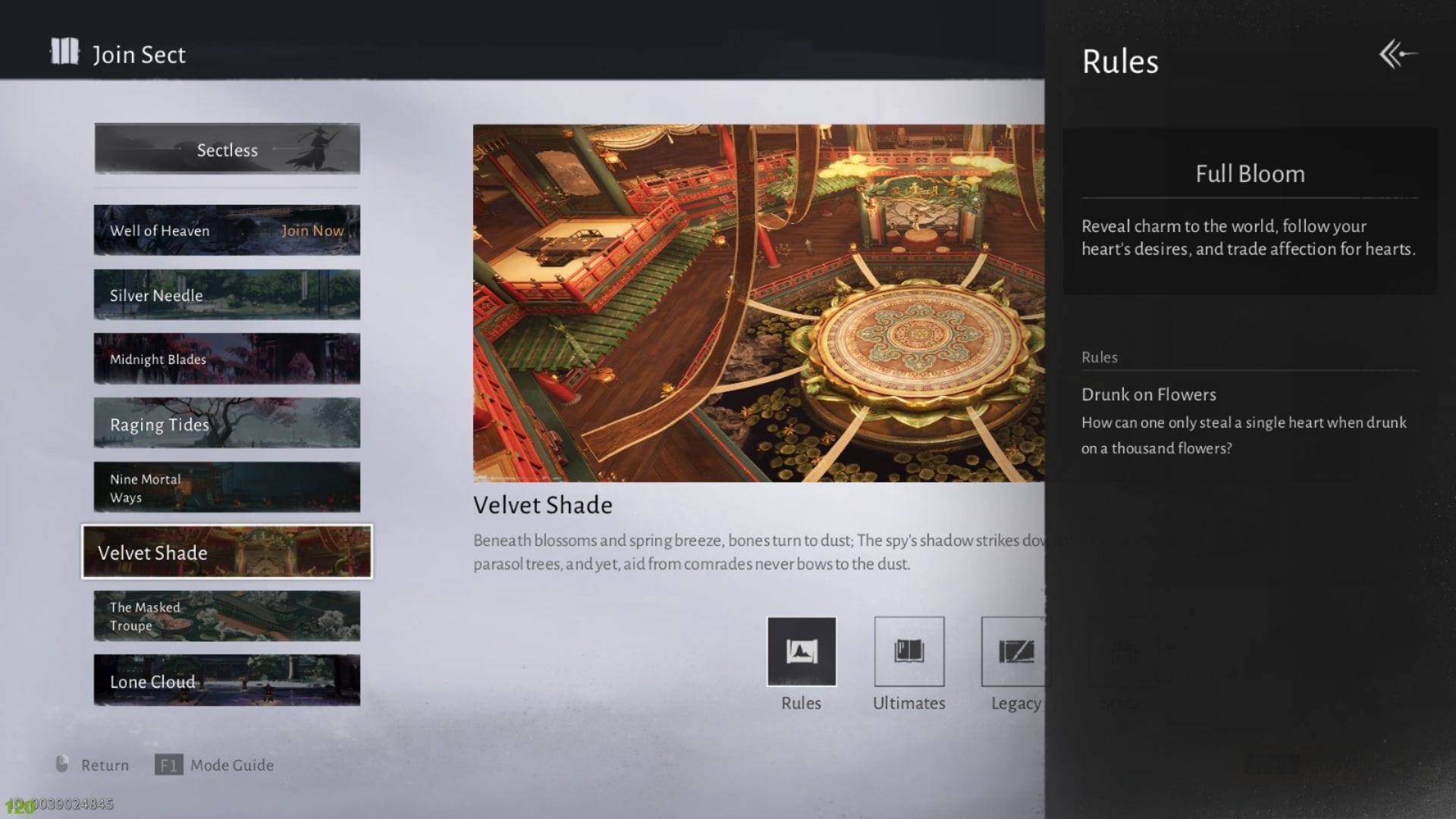
Task: Choose the Nine Mortal Ways sect
Action: tap(226, 487)
